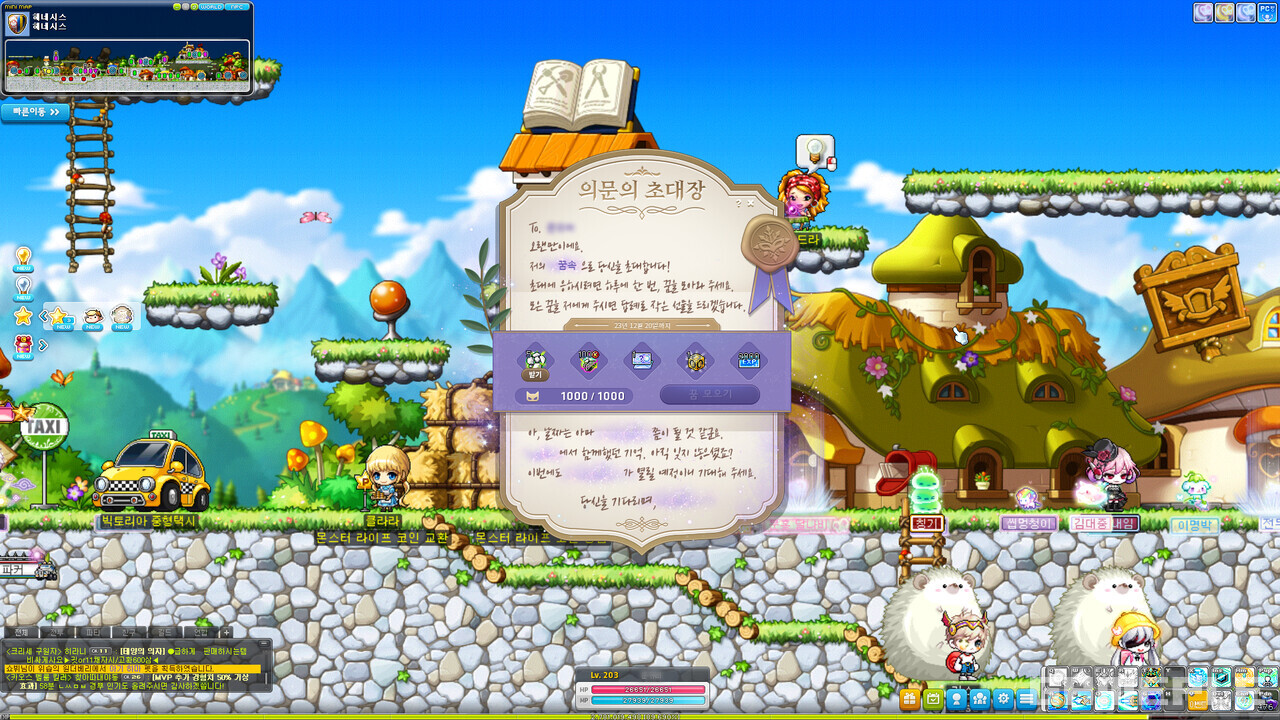
Task: Open the gear settings menu
Action: click(1004, 699)
